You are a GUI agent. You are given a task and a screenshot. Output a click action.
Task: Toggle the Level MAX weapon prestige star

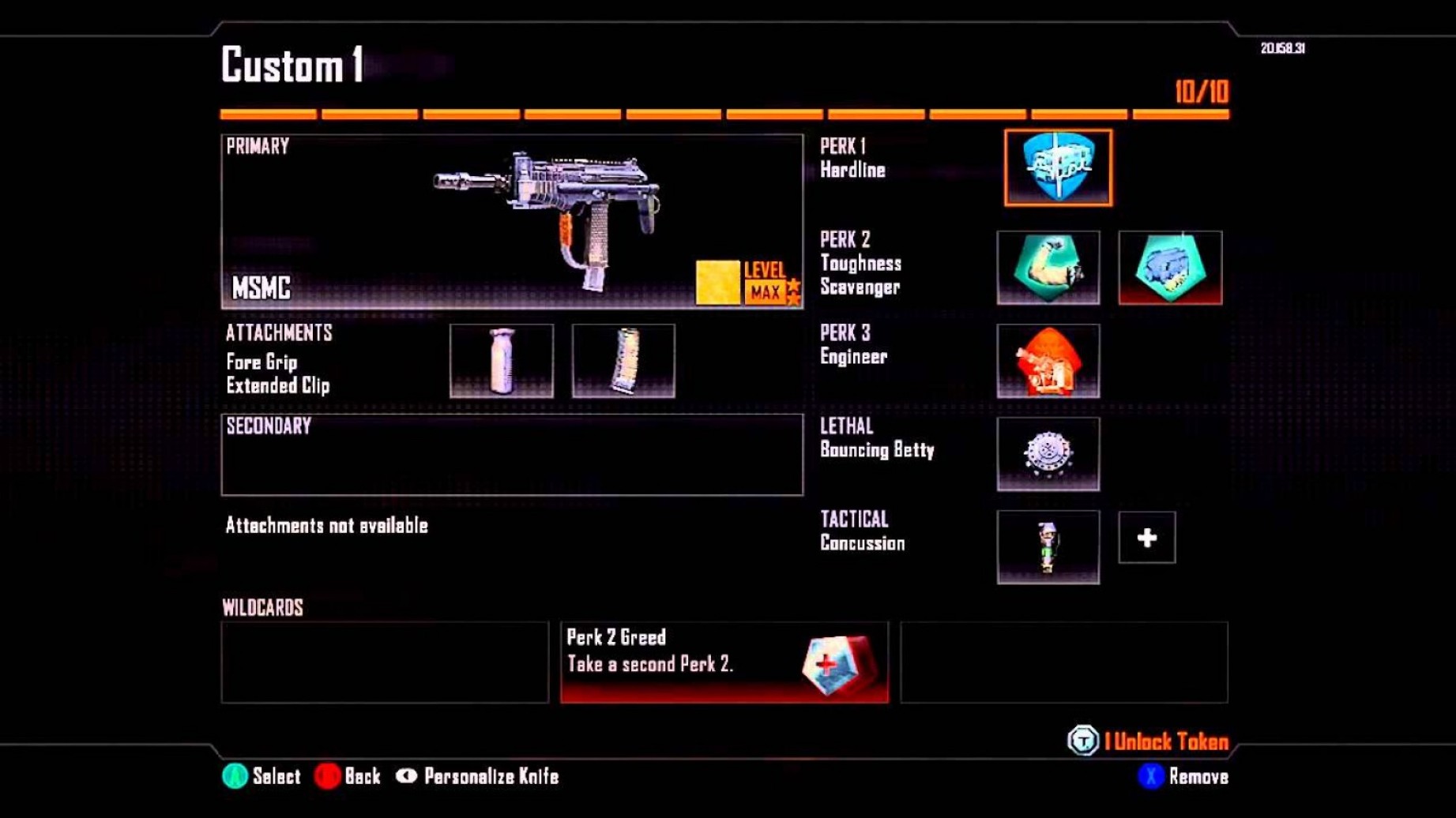click(792, 289)
